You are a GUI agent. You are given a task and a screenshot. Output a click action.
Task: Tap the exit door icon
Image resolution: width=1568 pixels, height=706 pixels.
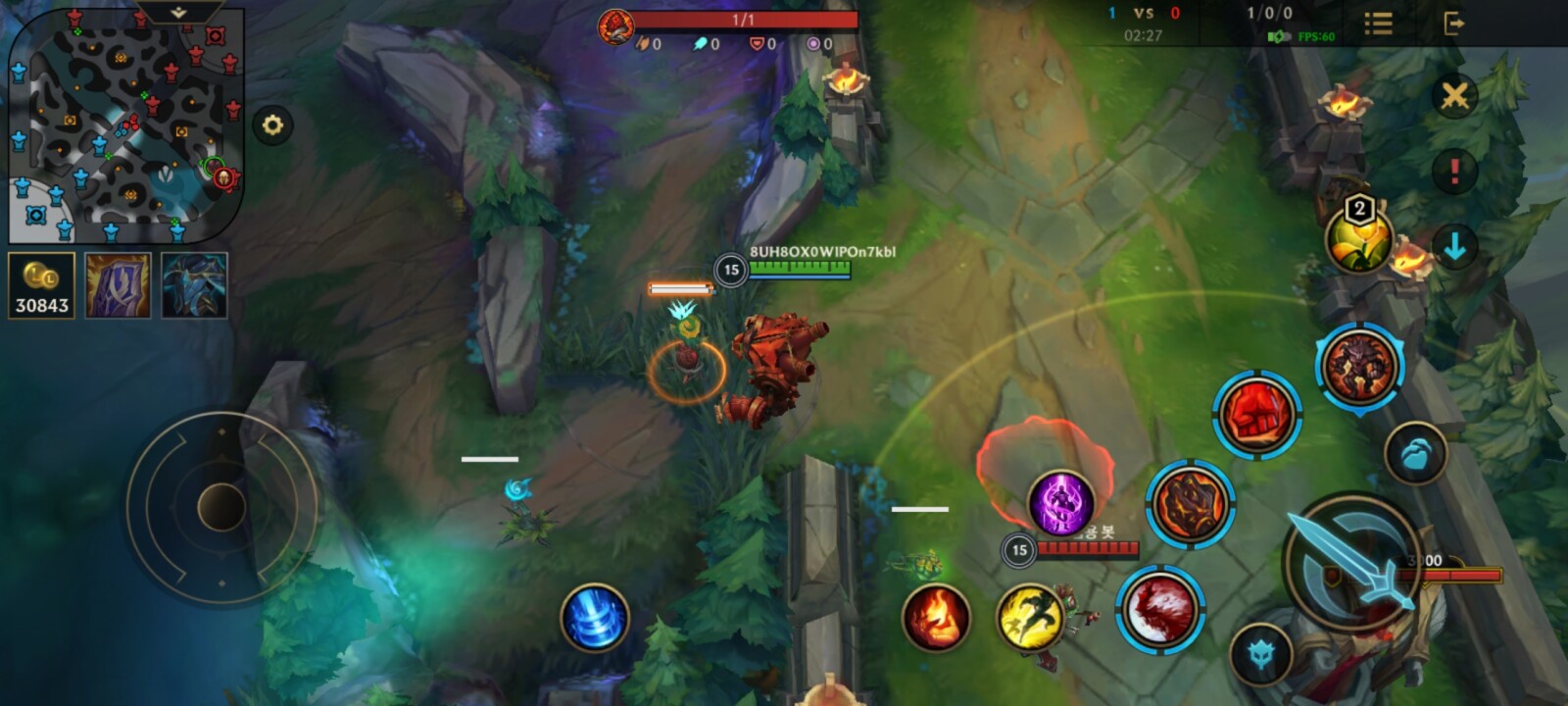click(1453, 24)
